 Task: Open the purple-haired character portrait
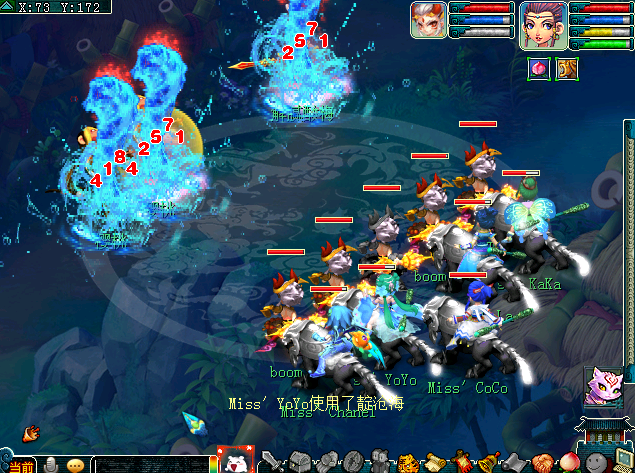point(543,23)
